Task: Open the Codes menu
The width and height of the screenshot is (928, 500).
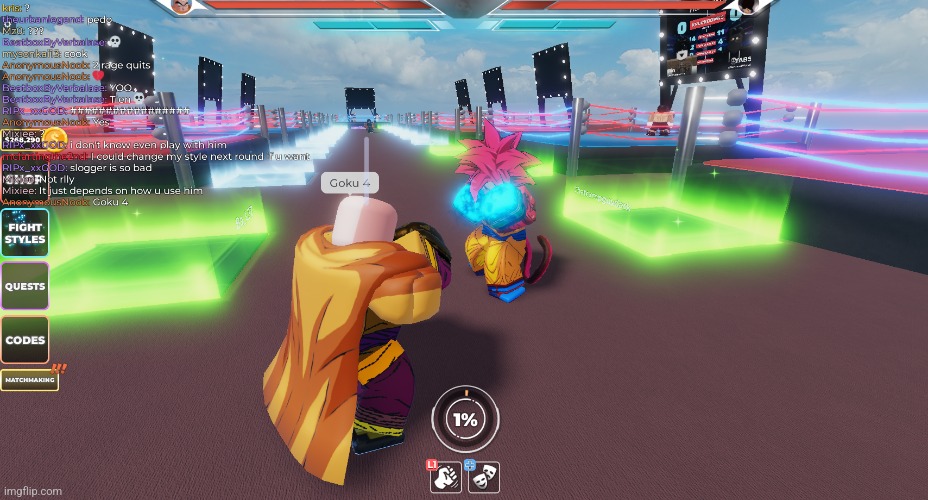Action: pyautogui.click(x=25, y=340)
